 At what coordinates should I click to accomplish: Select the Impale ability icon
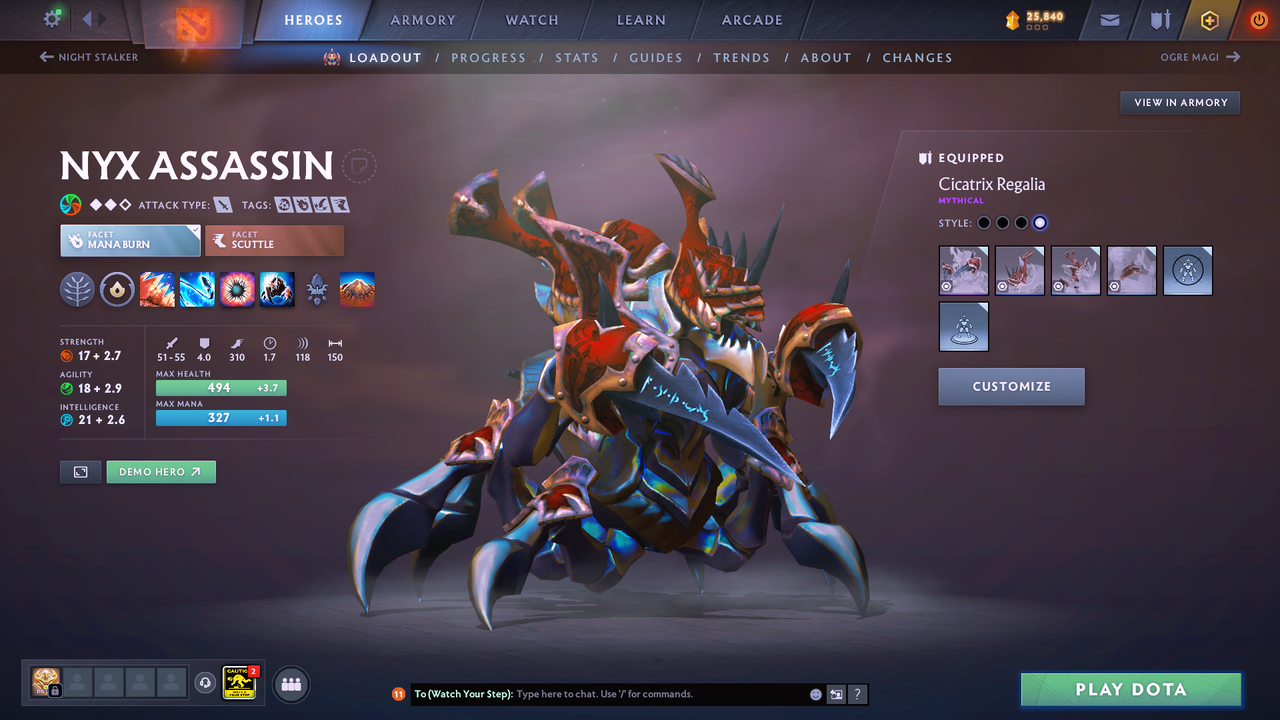tap(157, 289)
